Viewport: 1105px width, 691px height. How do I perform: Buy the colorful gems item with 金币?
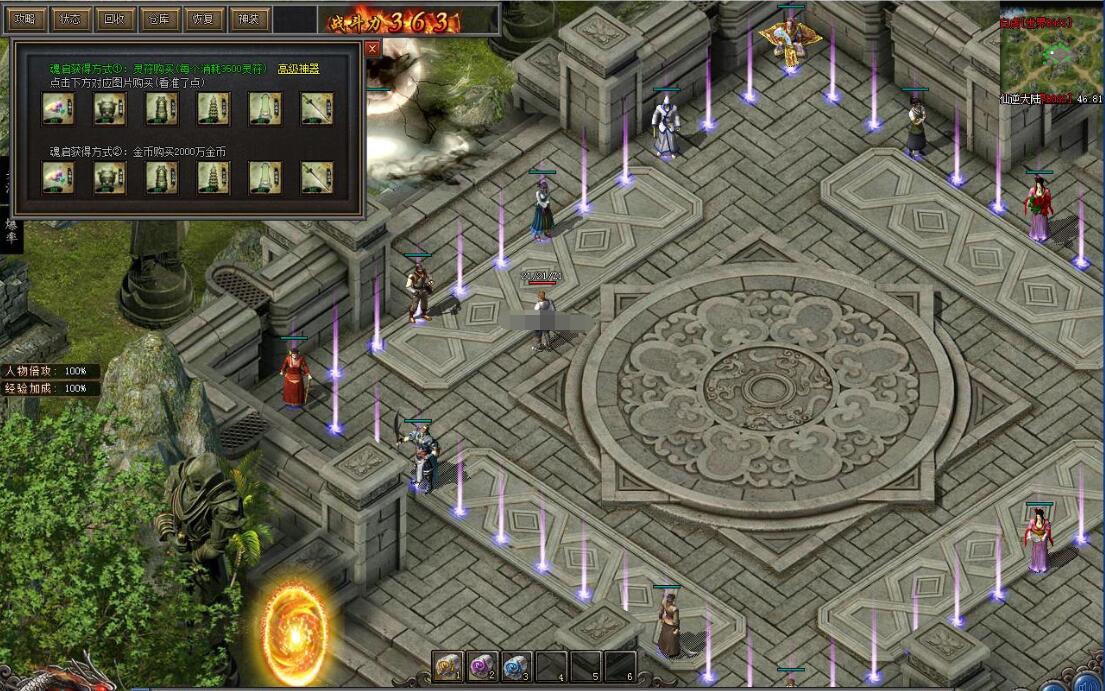pos(58,177)
